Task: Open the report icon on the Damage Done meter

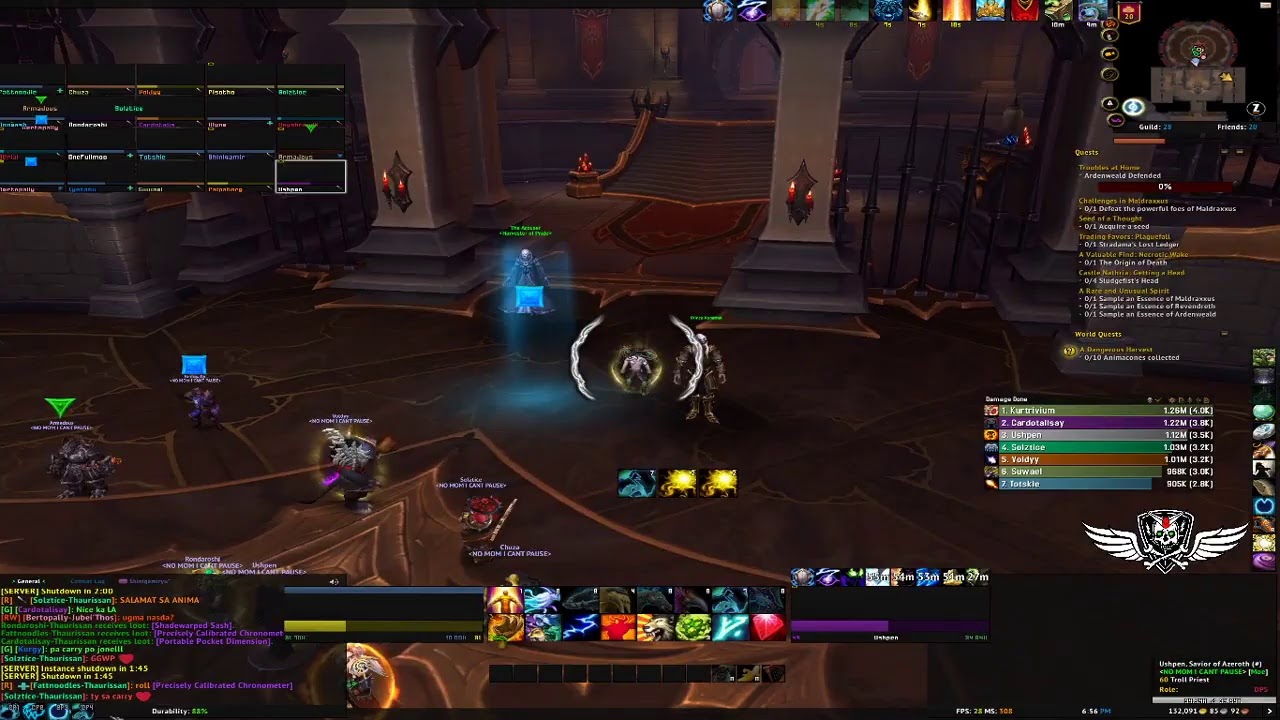Action: (1181, 400)
